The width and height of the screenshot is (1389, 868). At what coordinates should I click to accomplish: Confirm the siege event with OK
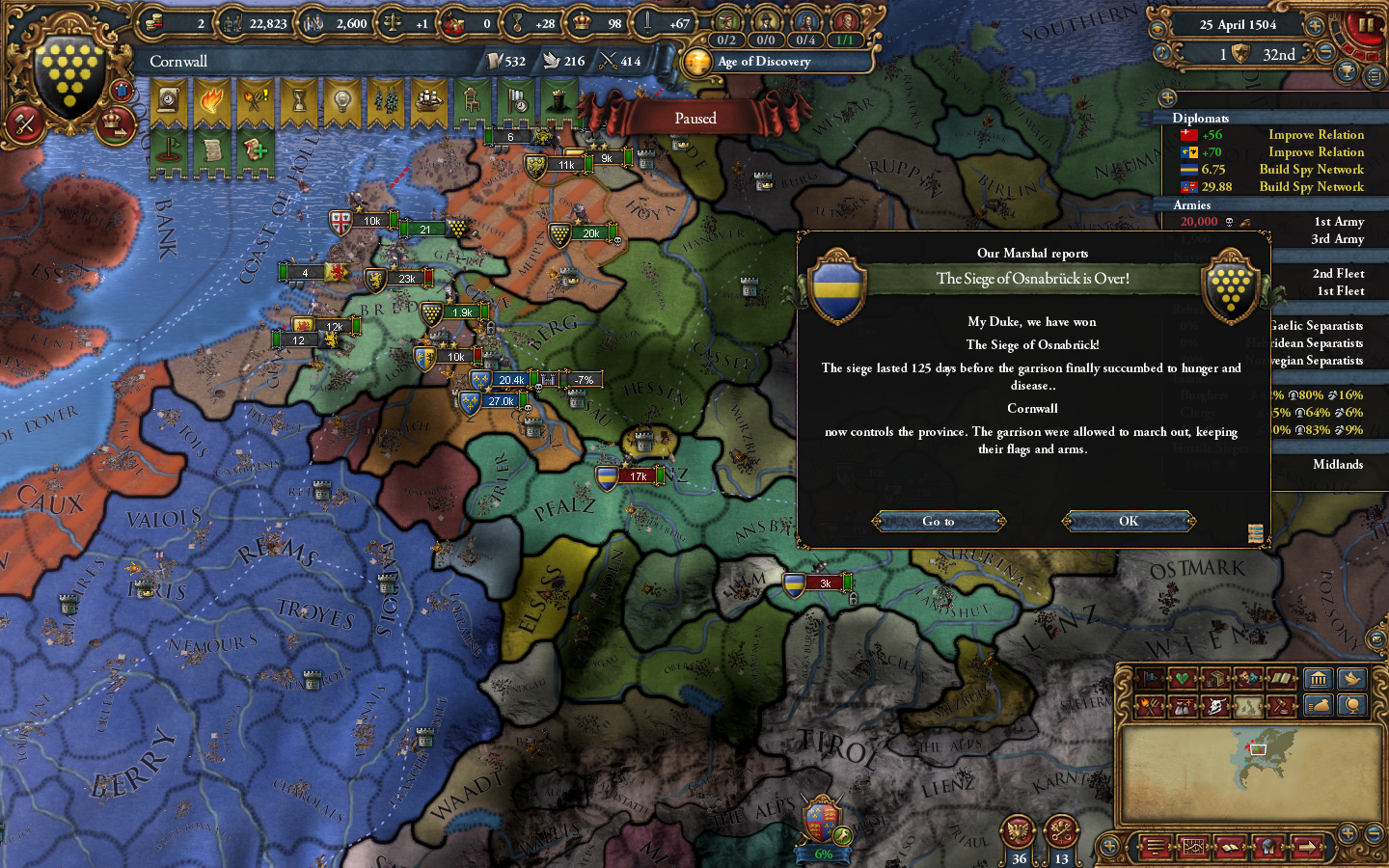click(x=1129, y=521)
